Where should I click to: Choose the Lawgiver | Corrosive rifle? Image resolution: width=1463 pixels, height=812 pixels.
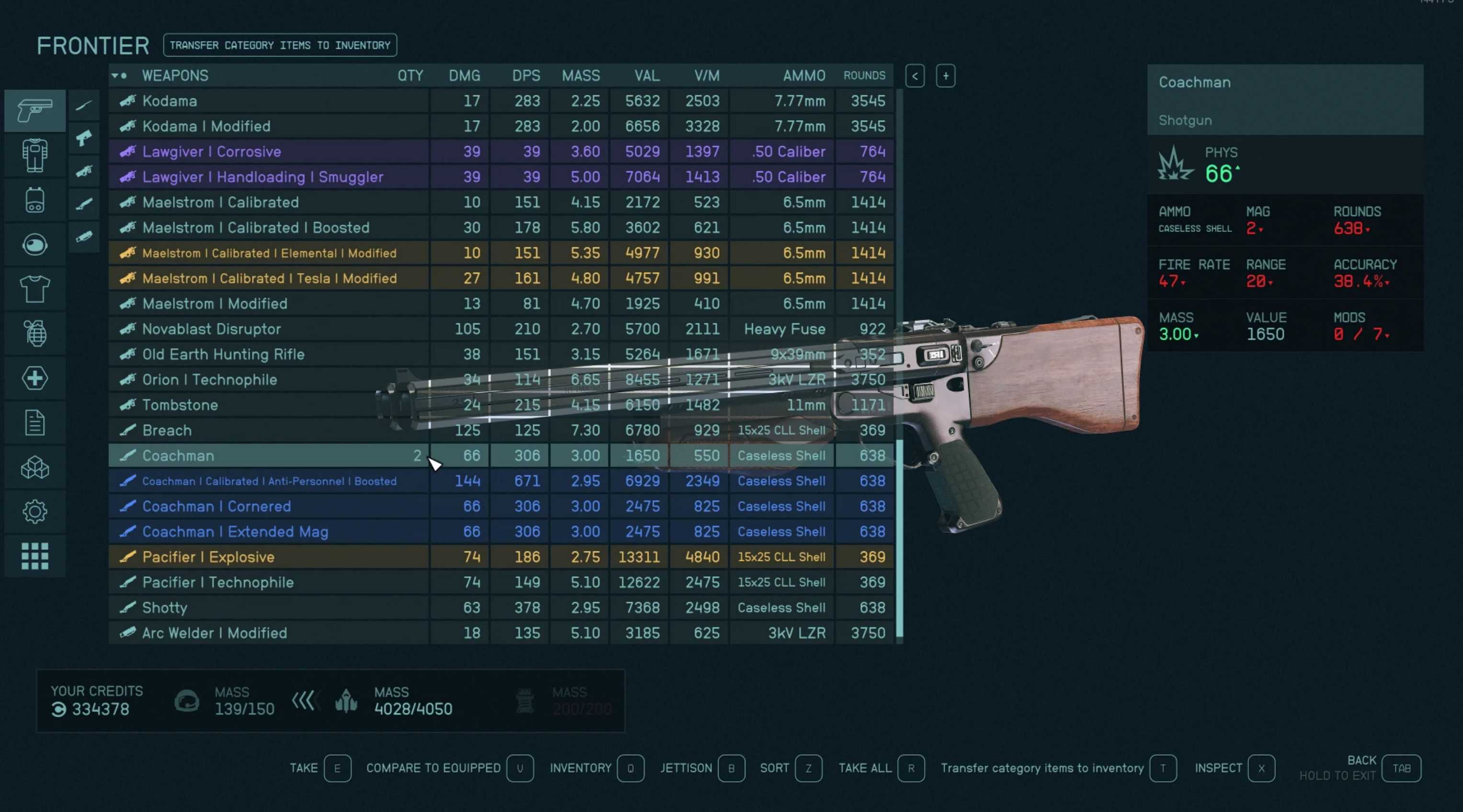click(211, 151)
